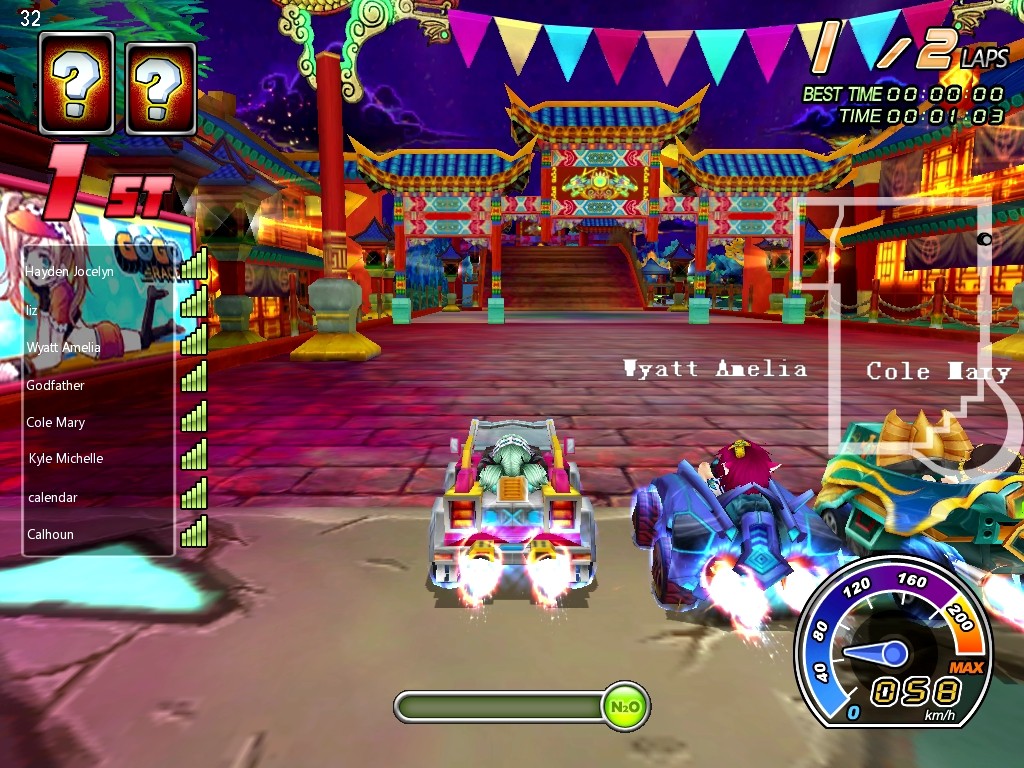Select Wyatt Amelia's row in player list
The height and width of the screenshot is (768, 1024).
pos(63,347)
